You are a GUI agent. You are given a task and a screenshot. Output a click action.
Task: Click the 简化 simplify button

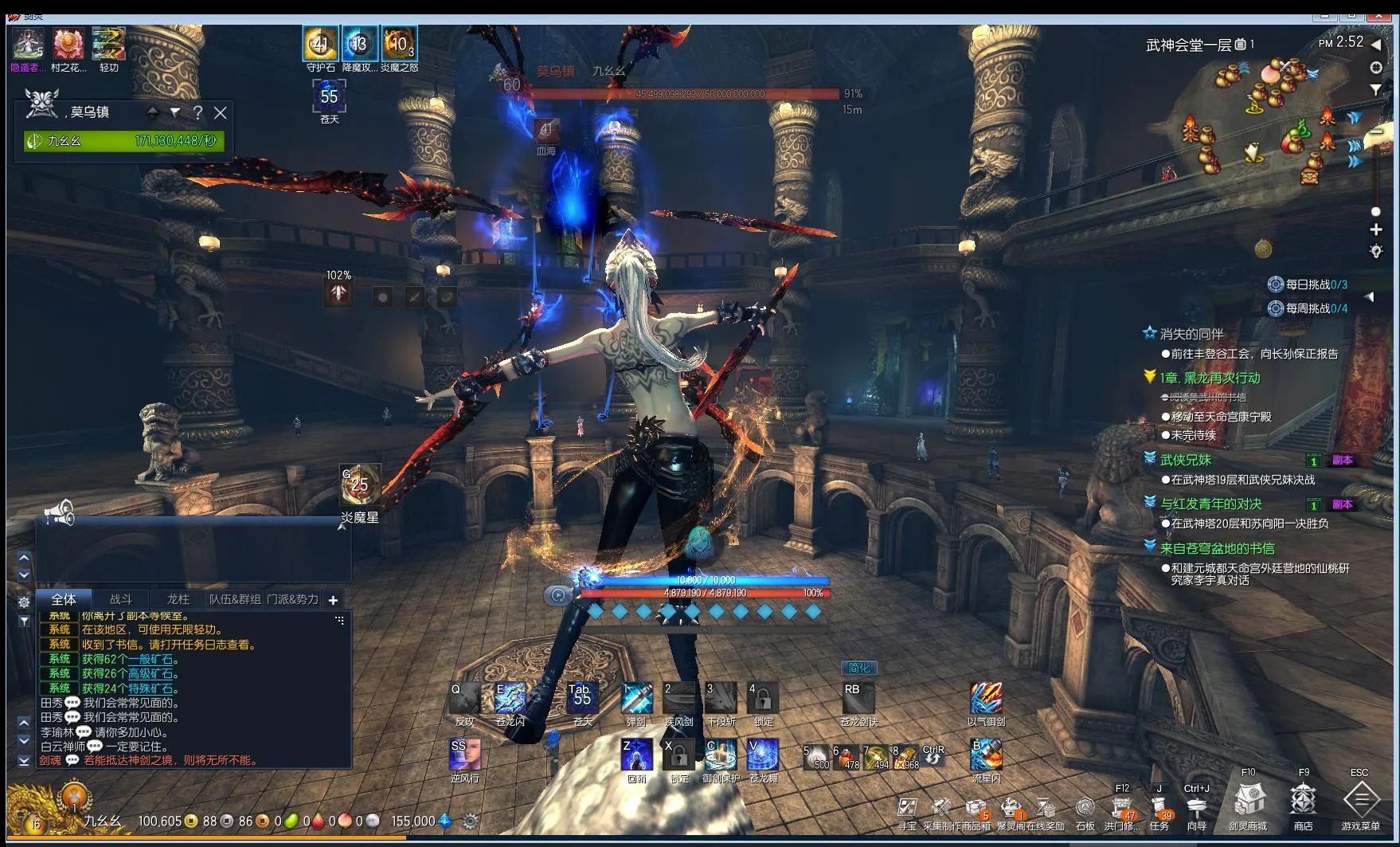click(859, 668)
